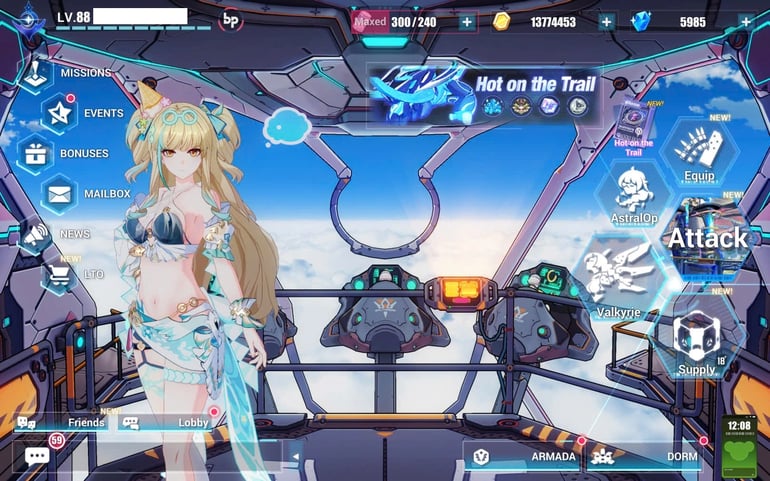Viewport: 770px width, 481px height.
Task: Open the Mailbox
Action: (x=62, y=194)
